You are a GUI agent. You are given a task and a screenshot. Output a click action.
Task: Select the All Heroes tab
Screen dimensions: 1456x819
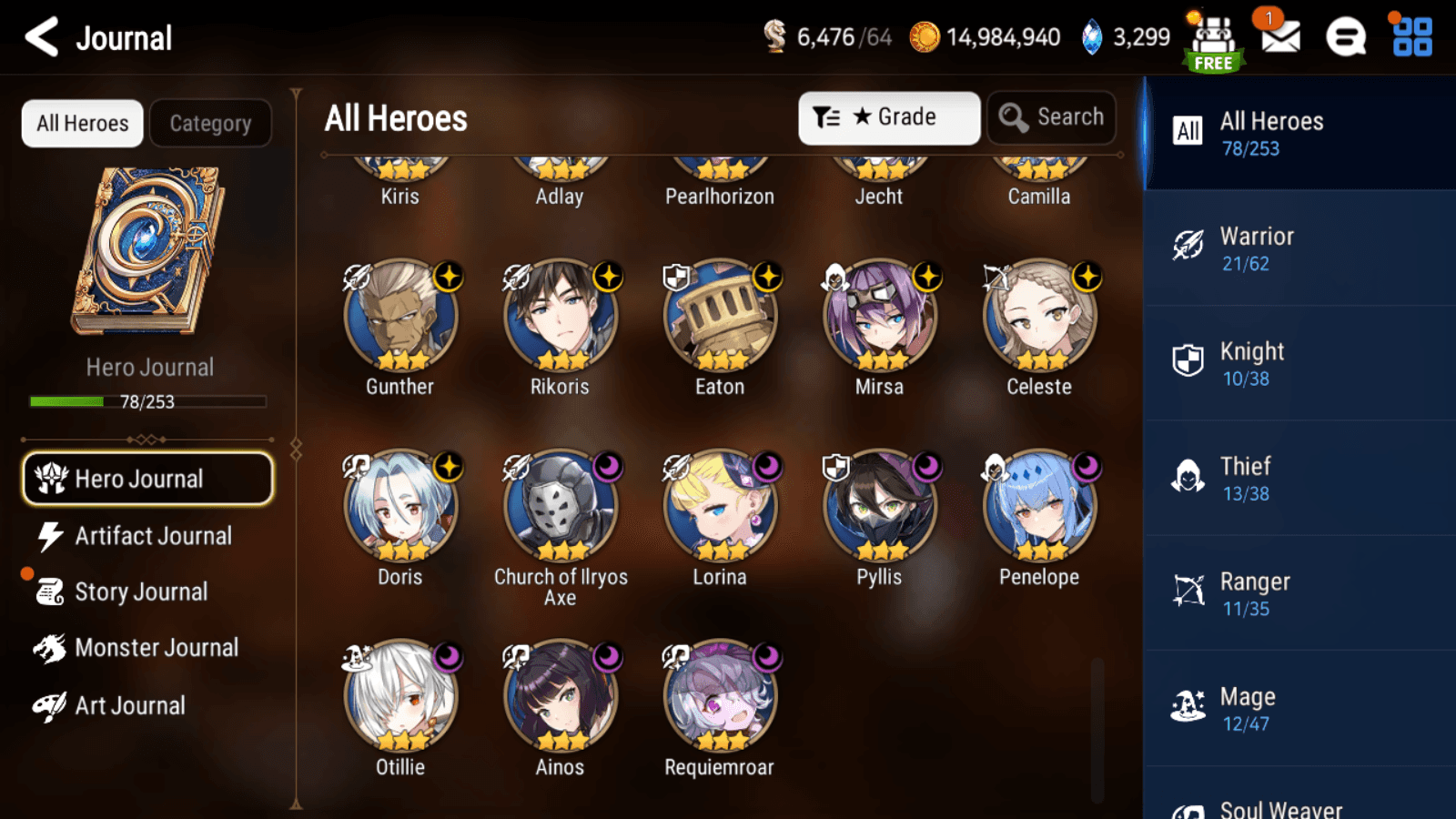[x=82, y=123]
